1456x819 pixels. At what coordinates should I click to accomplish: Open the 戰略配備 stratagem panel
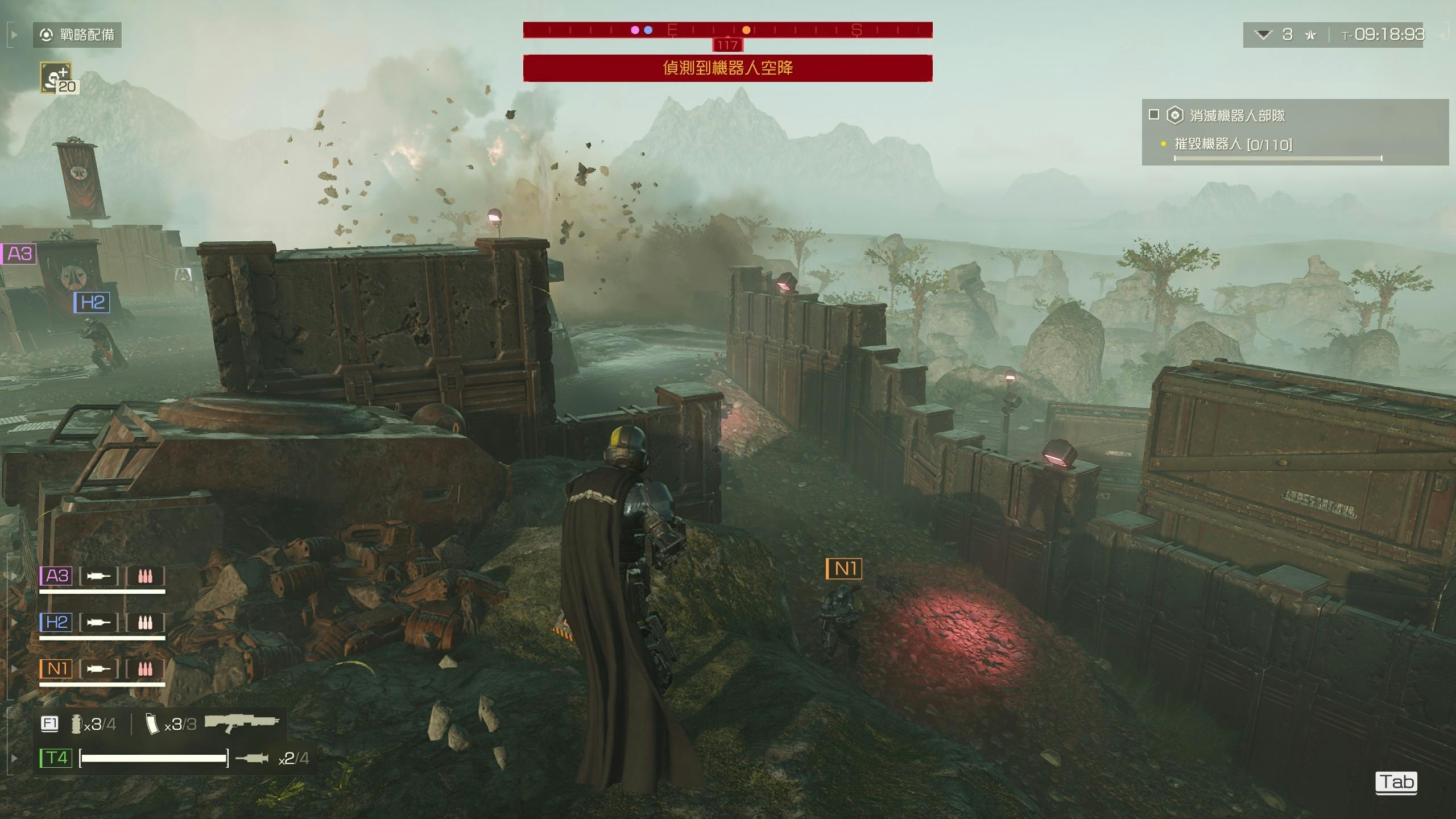77,35
